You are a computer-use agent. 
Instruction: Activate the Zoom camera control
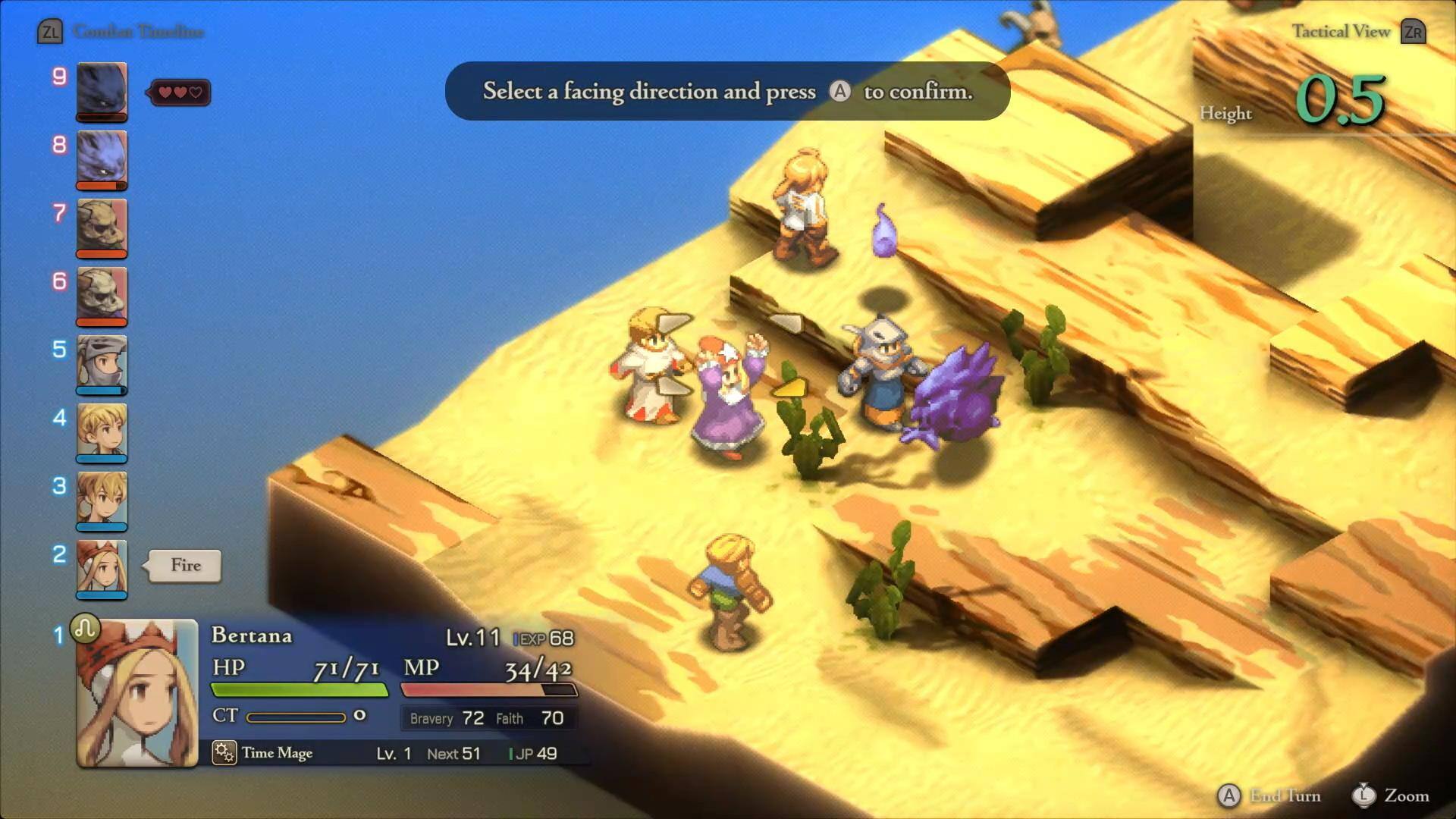coord(1392,795)
